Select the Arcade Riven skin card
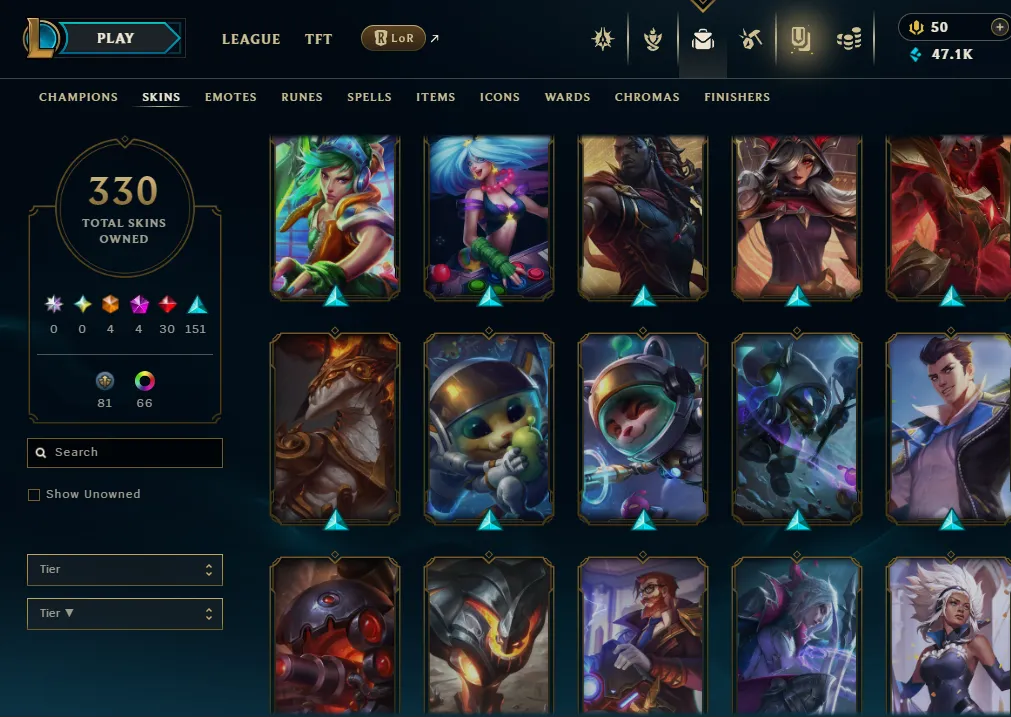1011x717 pixels. point(335,216)
